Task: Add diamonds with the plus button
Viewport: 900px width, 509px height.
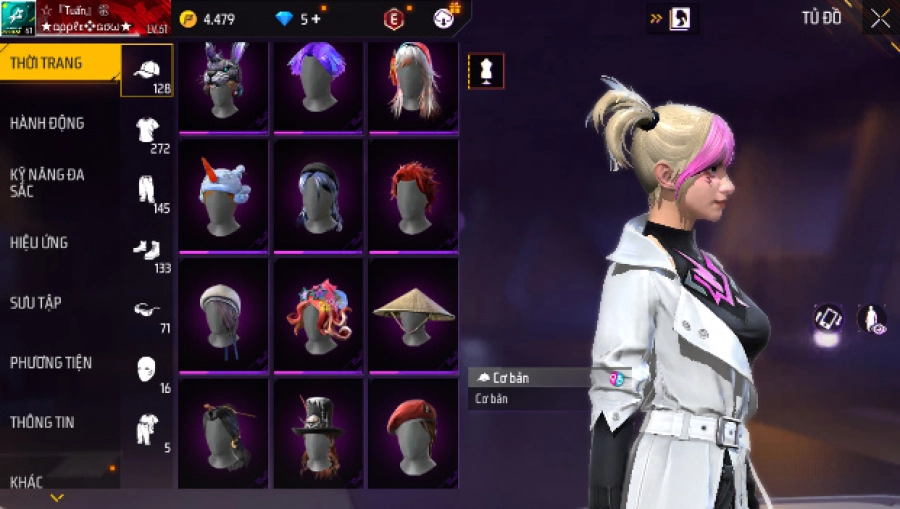Action: [317, 19]
